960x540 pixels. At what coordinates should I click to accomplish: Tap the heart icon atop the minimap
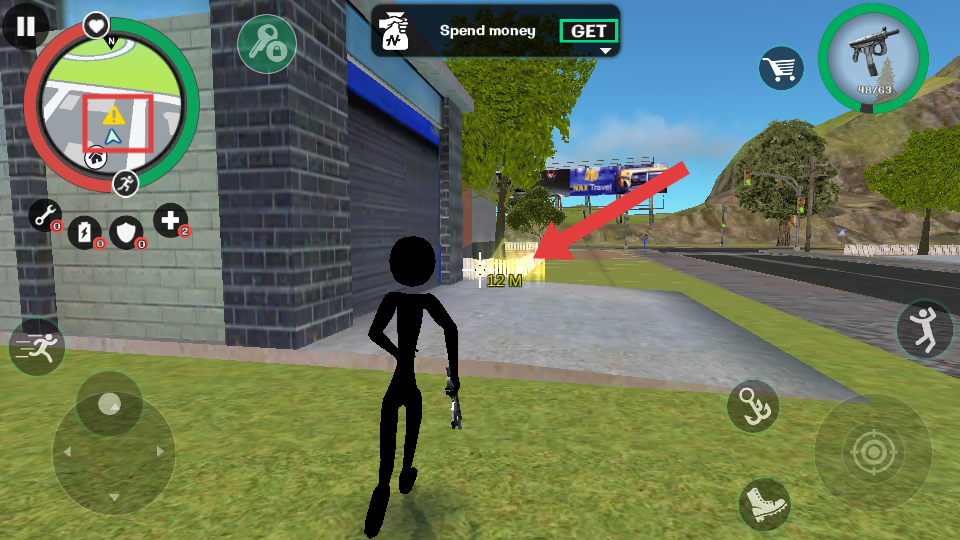pyautogui.click(x=96, y=25)
